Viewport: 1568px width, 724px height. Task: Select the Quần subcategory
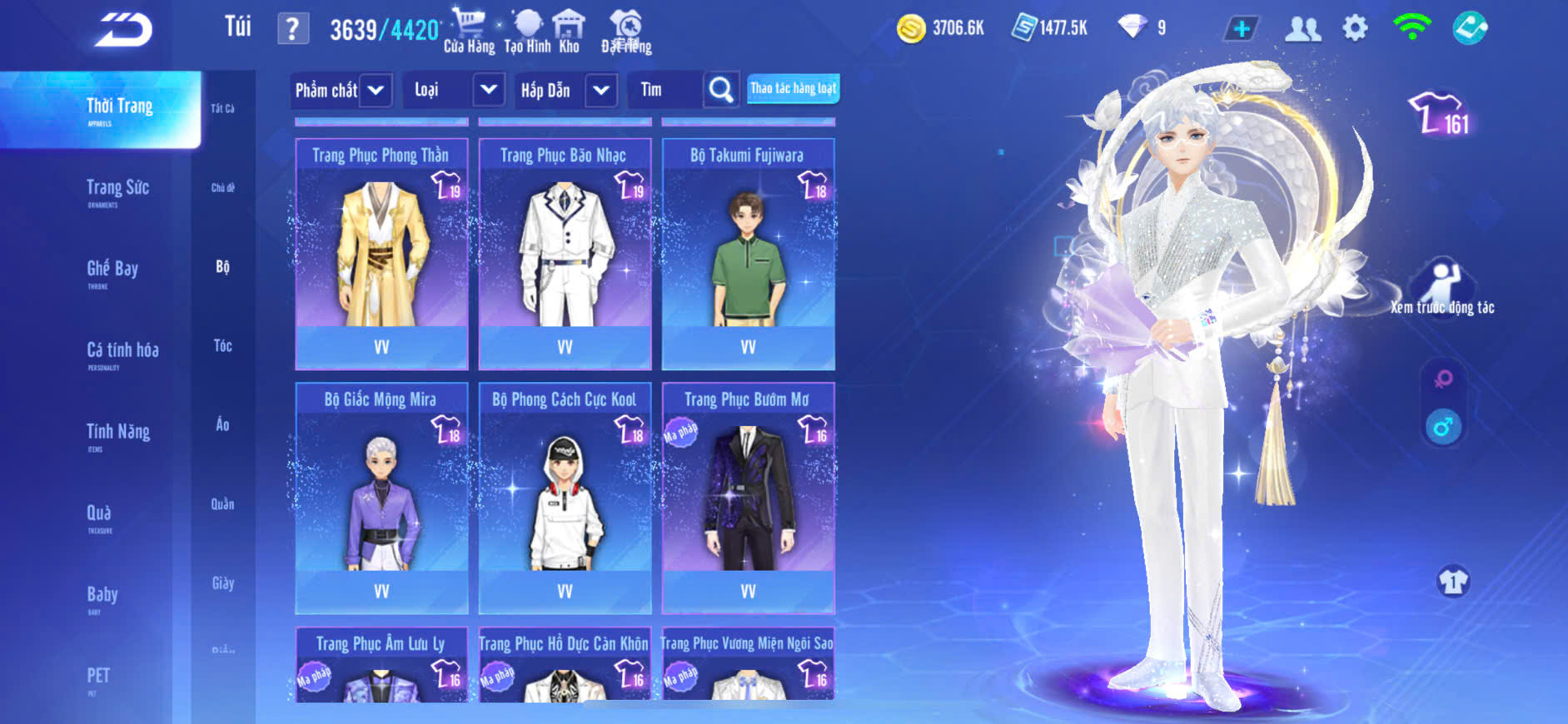click(x=222, y=503)
